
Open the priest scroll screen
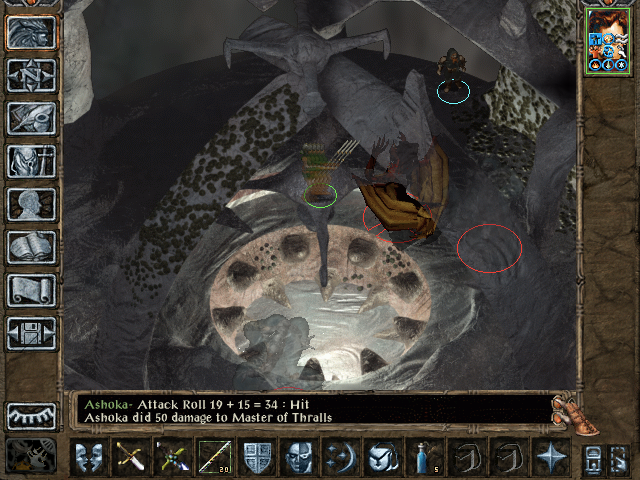[x=31, y=290]
